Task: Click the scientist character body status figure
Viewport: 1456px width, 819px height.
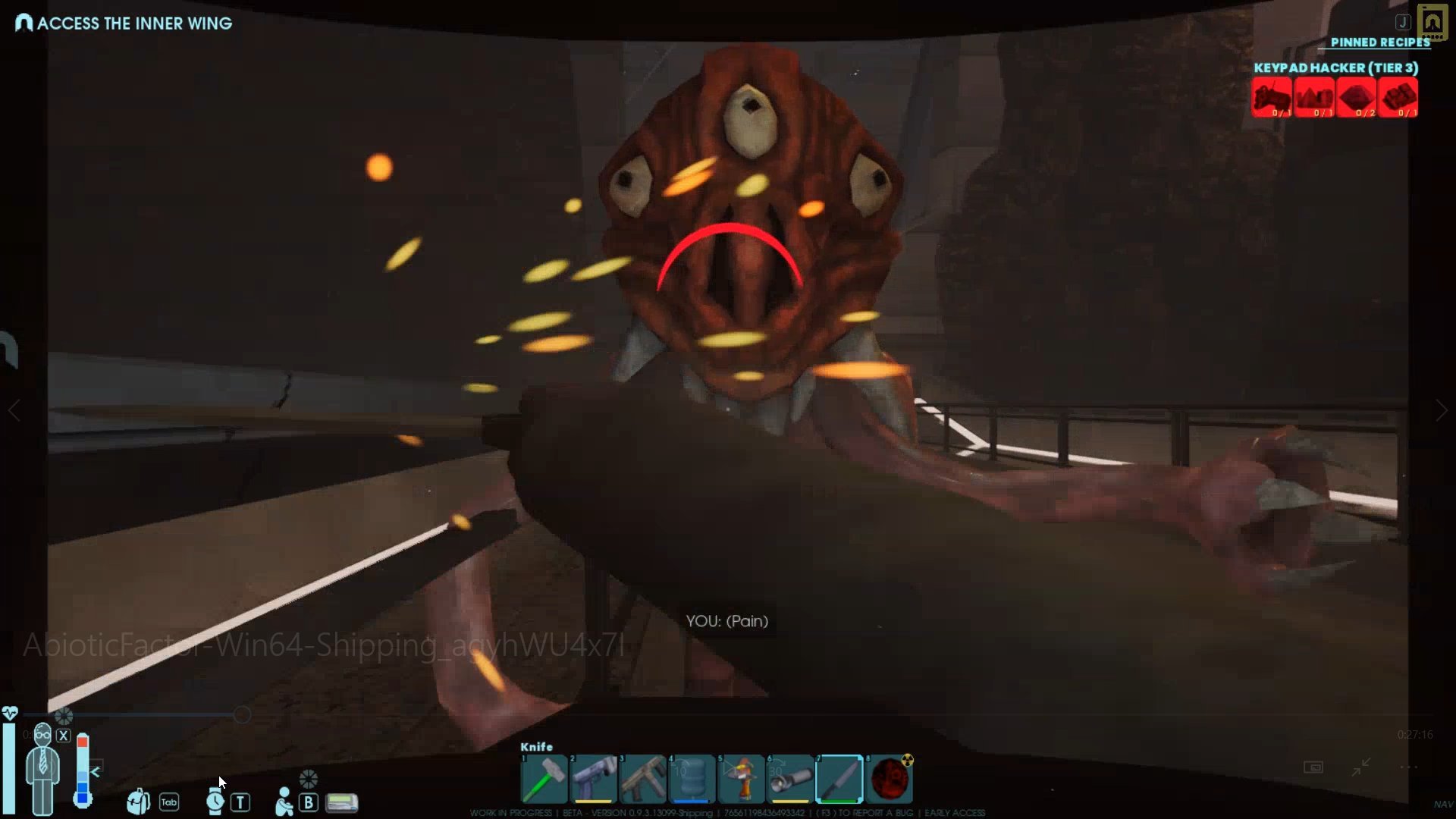Action: pos(42,770)
